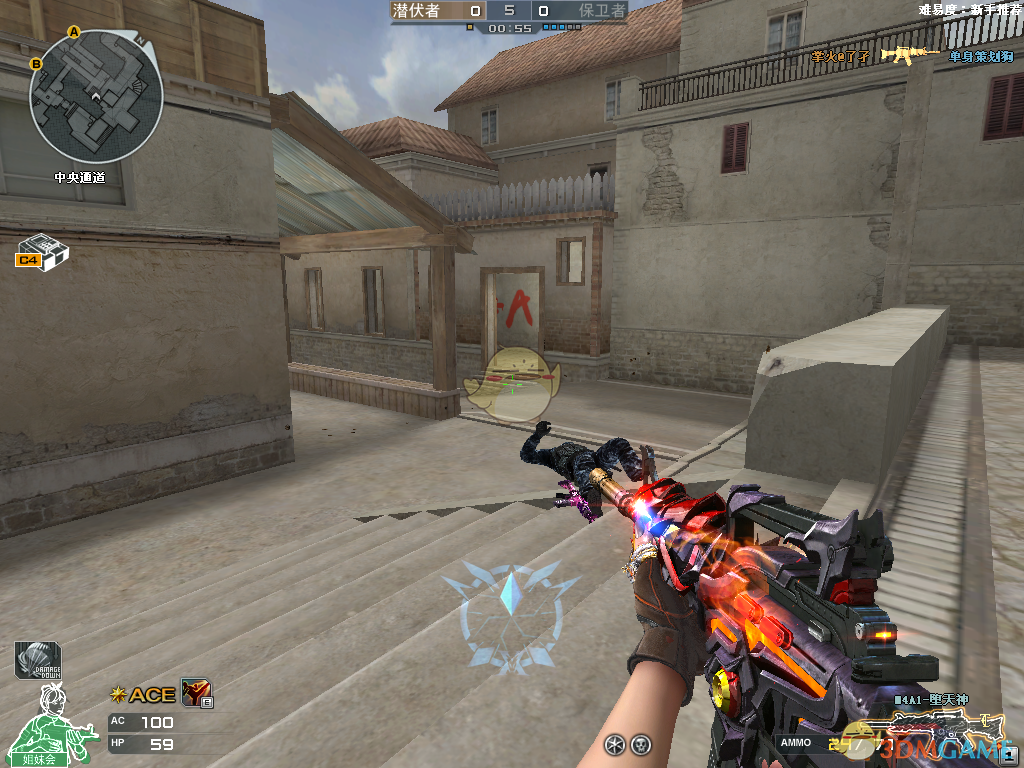1024x768 pixels.
Task: Activate the kick skill icon beside ACE
Action: tap(196, 693)
